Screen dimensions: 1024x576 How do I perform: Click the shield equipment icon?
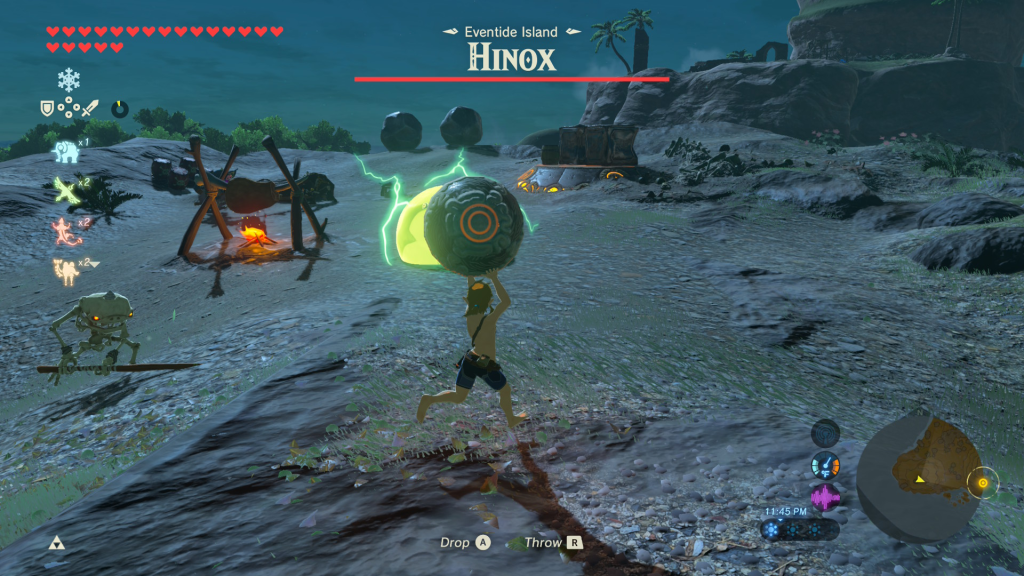pos(46,108)
